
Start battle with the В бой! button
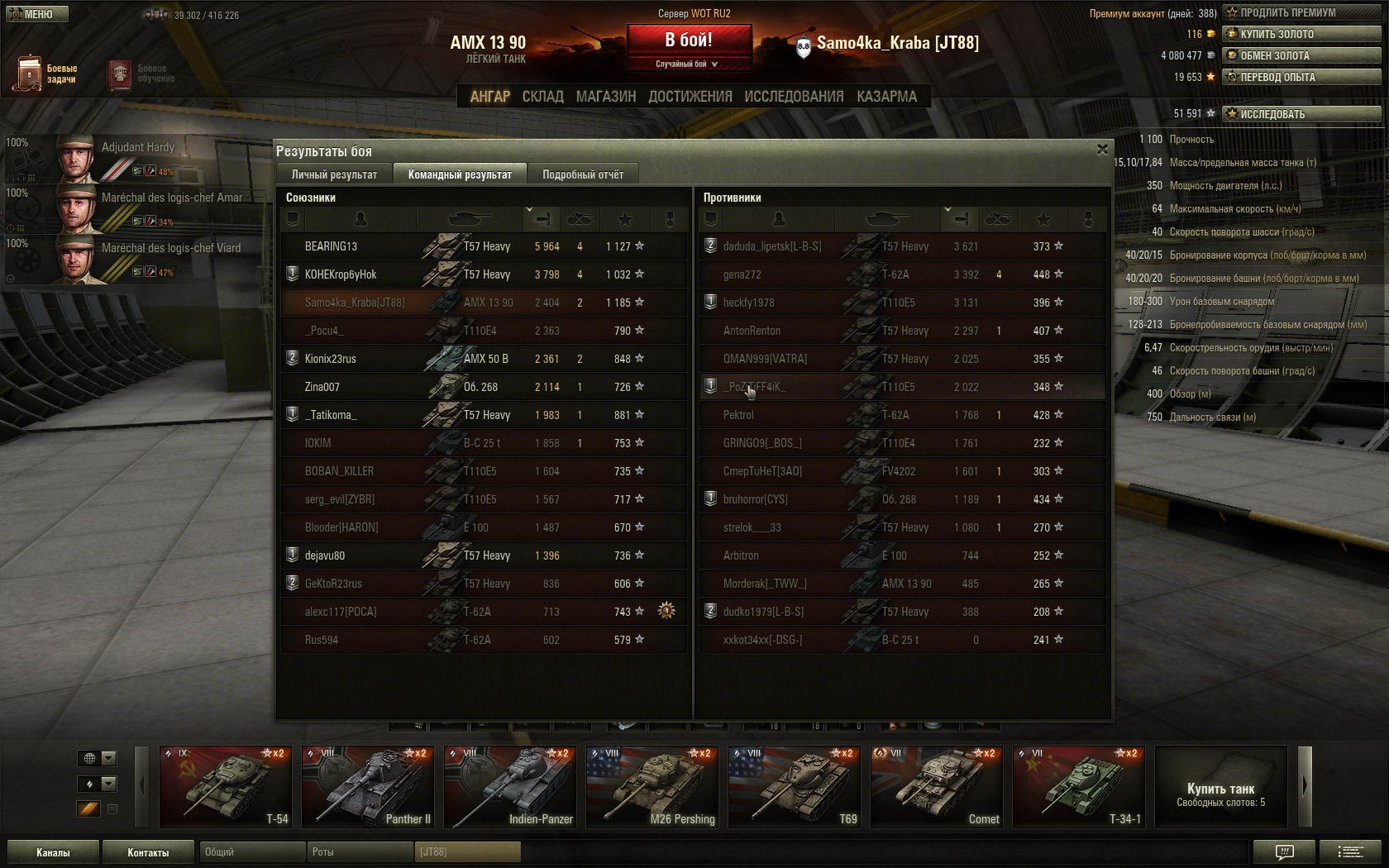(x=689, y=40)
